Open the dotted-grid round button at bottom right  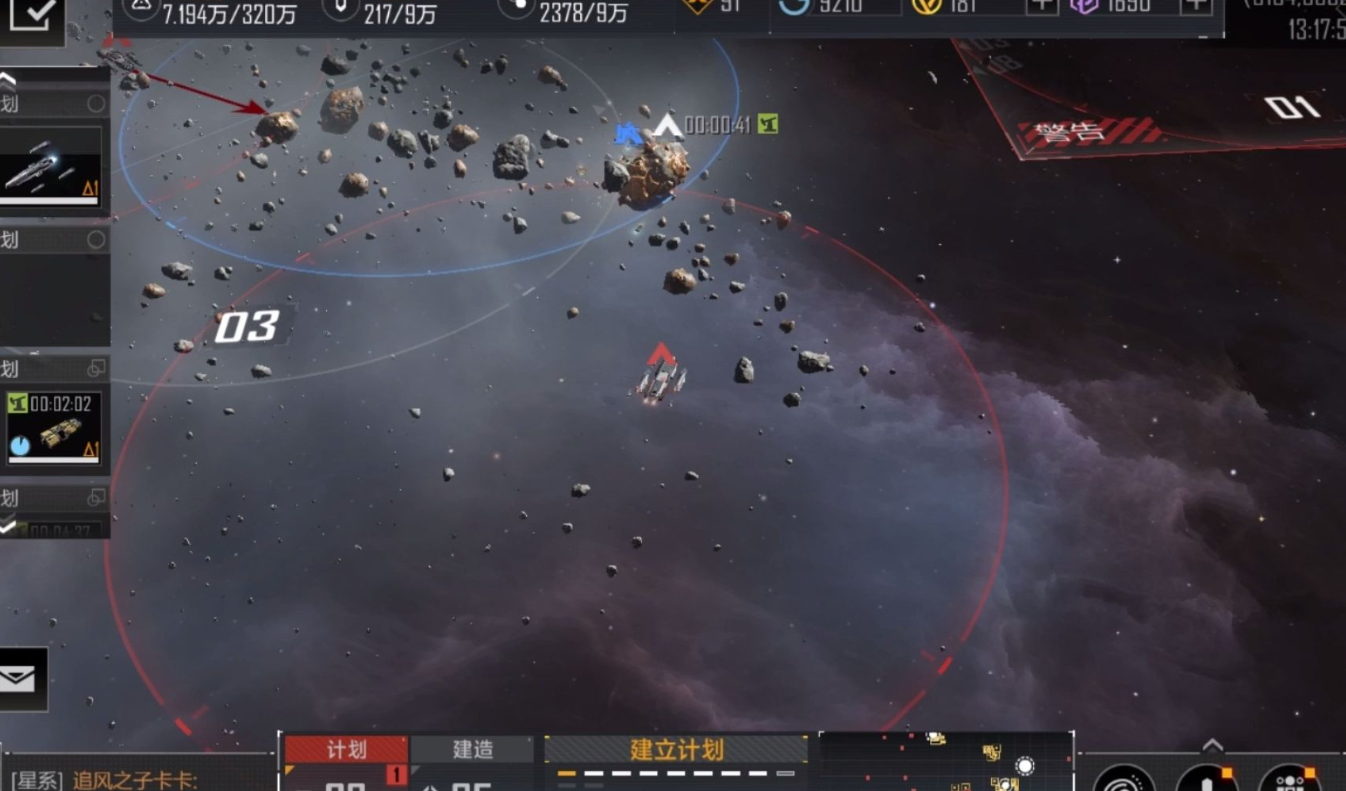(1289, 780)
